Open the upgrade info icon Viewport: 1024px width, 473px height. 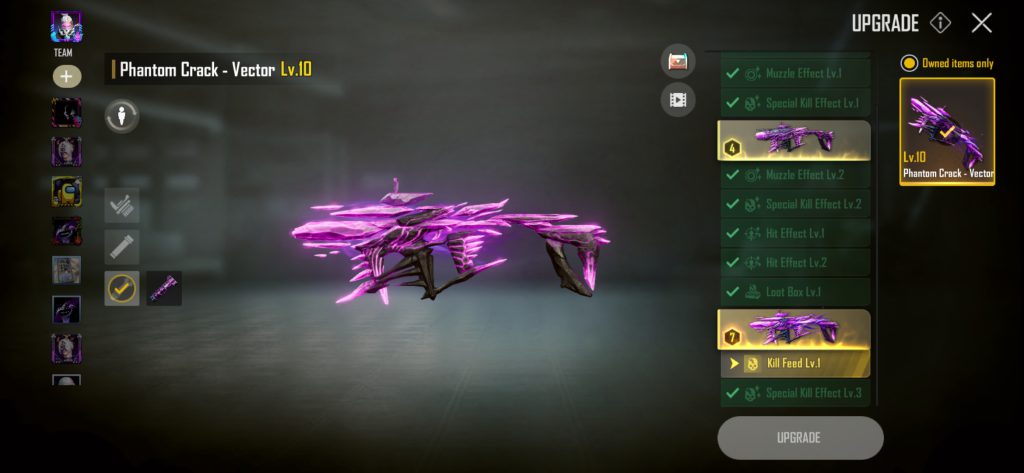tap(940, 23)
